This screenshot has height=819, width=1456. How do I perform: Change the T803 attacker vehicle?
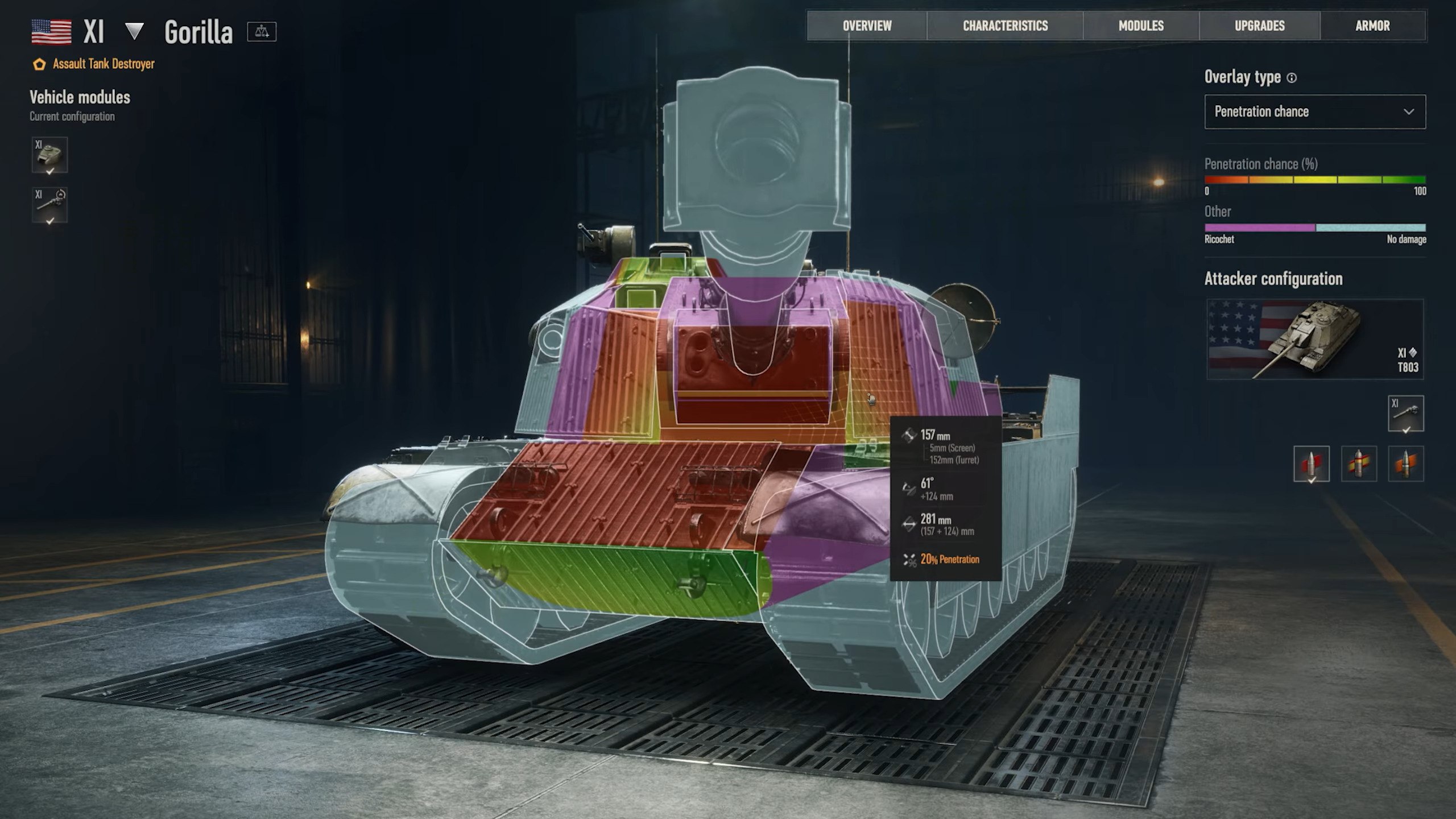pyautogui.click(x=1314, y=339)
